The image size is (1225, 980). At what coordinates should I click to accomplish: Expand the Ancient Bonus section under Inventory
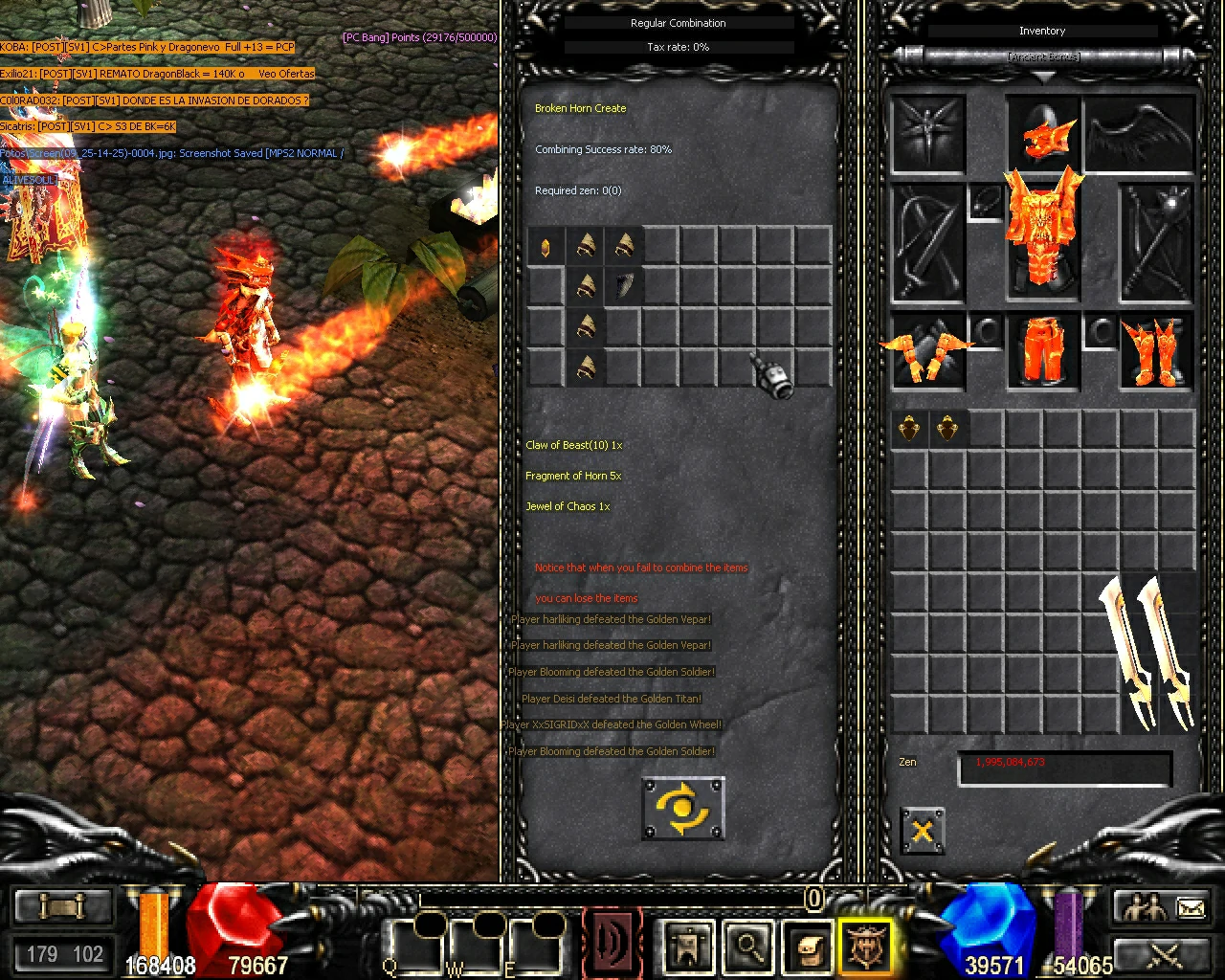(1043, 57)
